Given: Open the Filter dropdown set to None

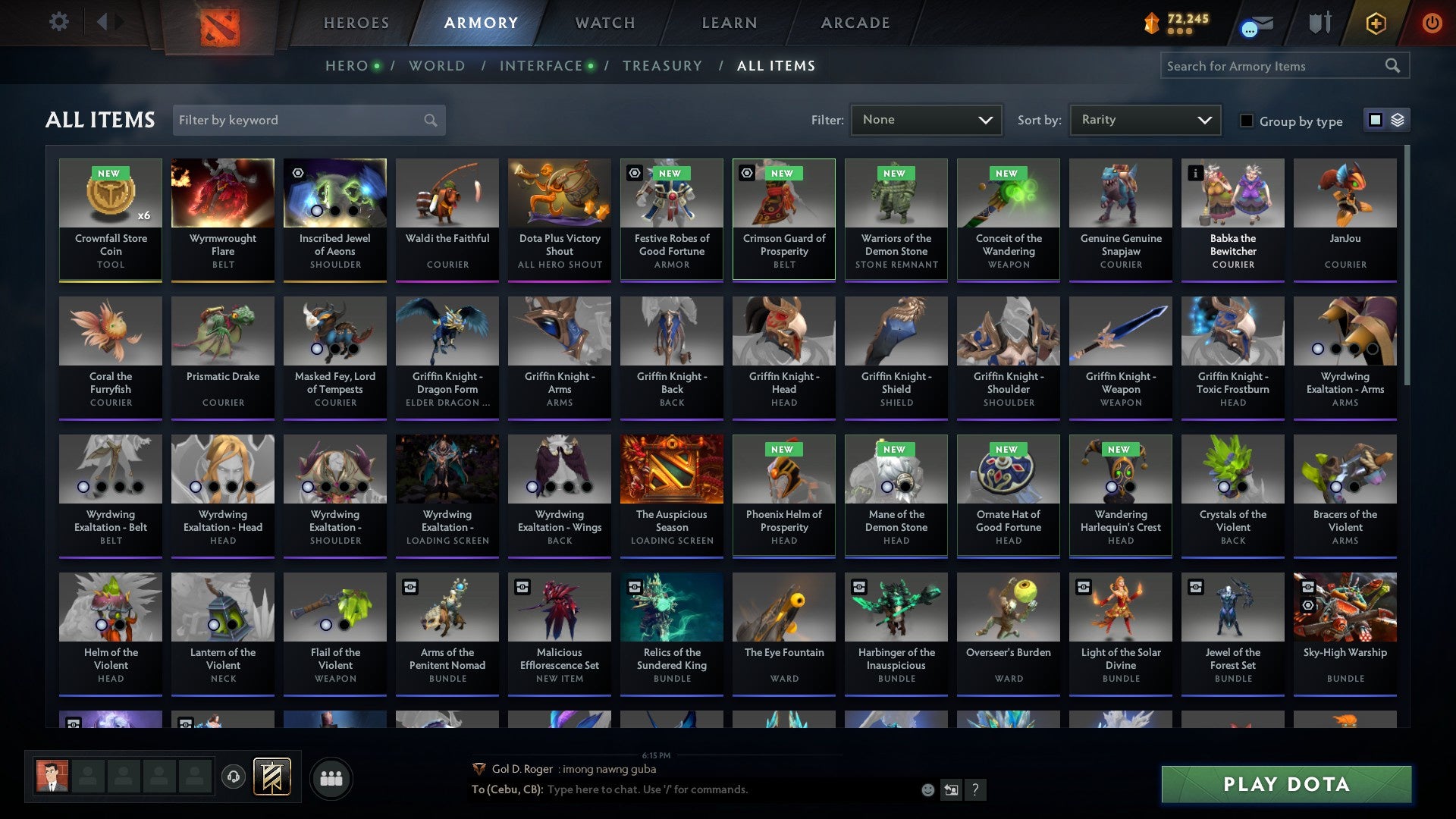Looking at the screenshot, I should [x=926, y=119].
